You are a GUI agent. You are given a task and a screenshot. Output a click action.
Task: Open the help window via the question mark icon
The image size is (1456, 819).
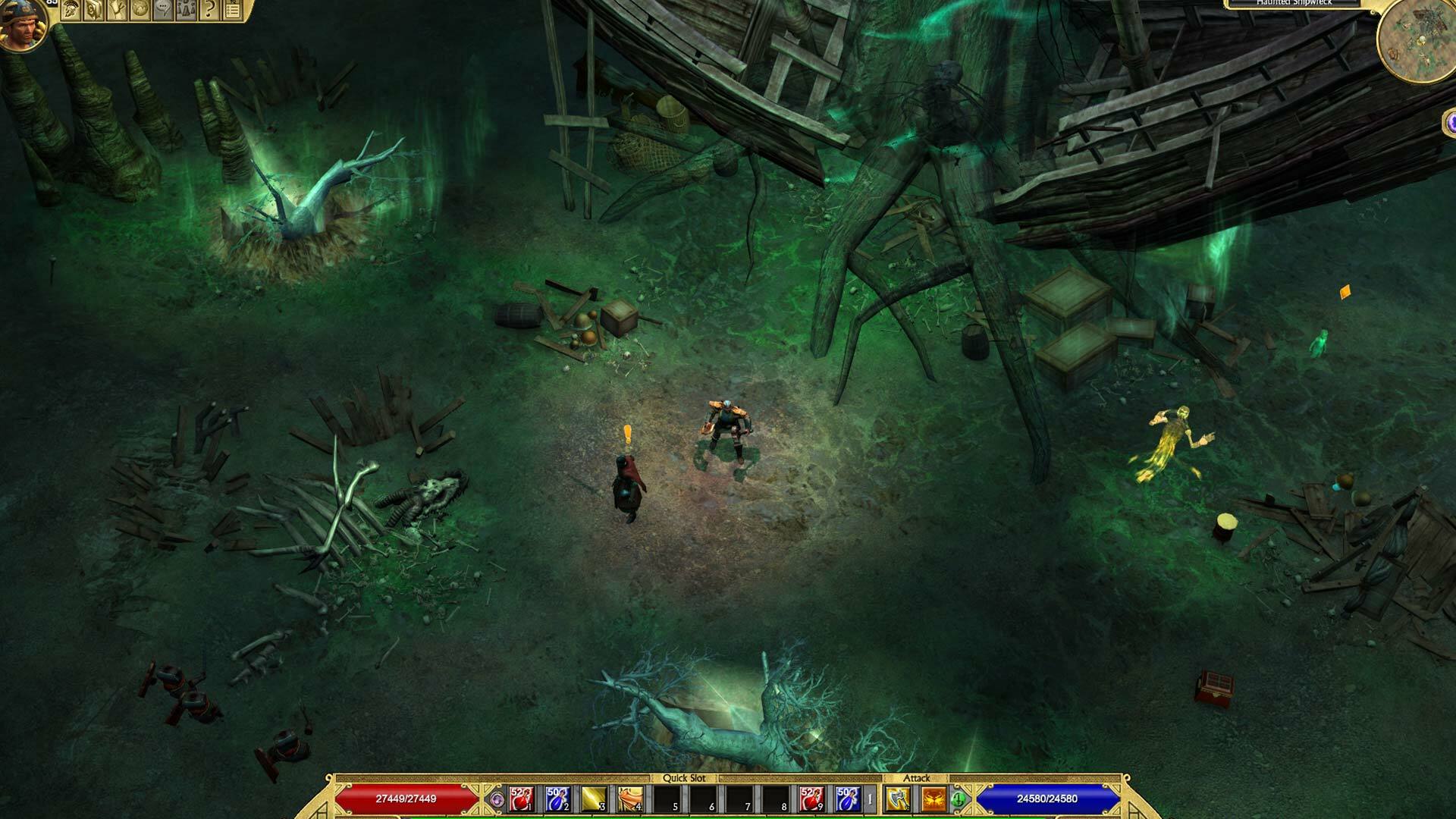[209, 10]
